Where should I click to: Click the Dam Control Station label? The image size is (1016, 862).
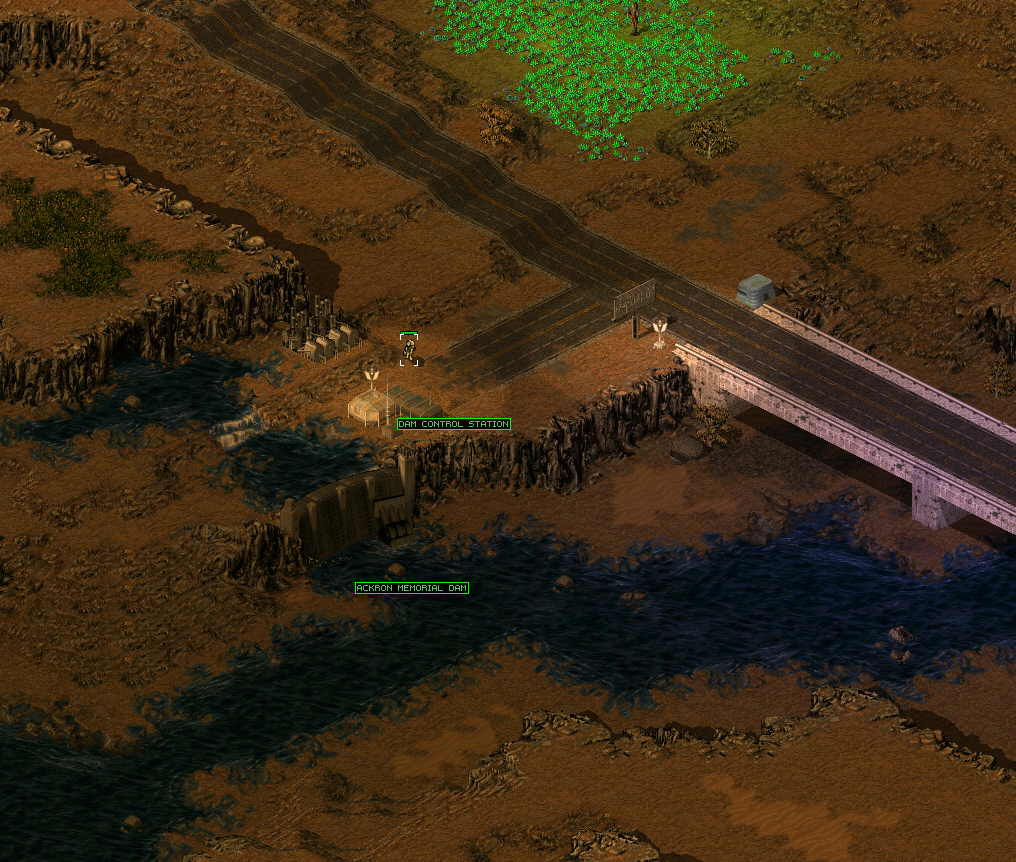coord(453,424)
